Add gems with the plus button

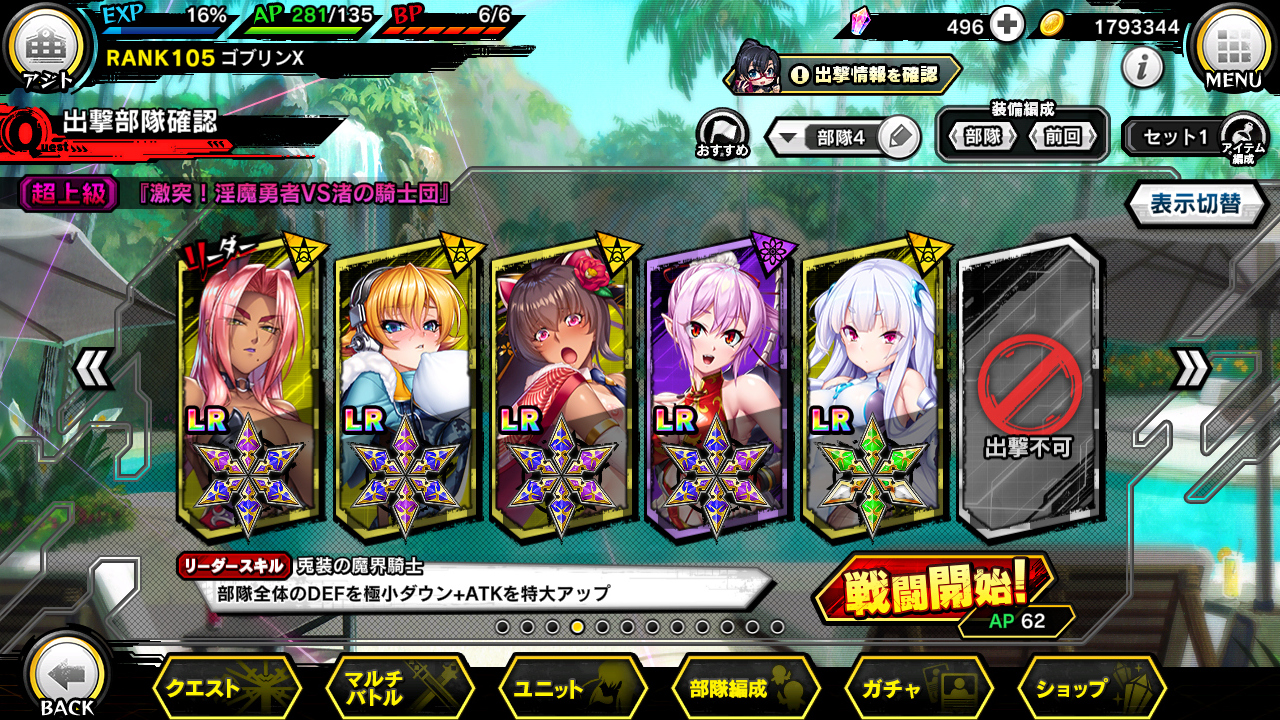click(x=1007, y=26)
